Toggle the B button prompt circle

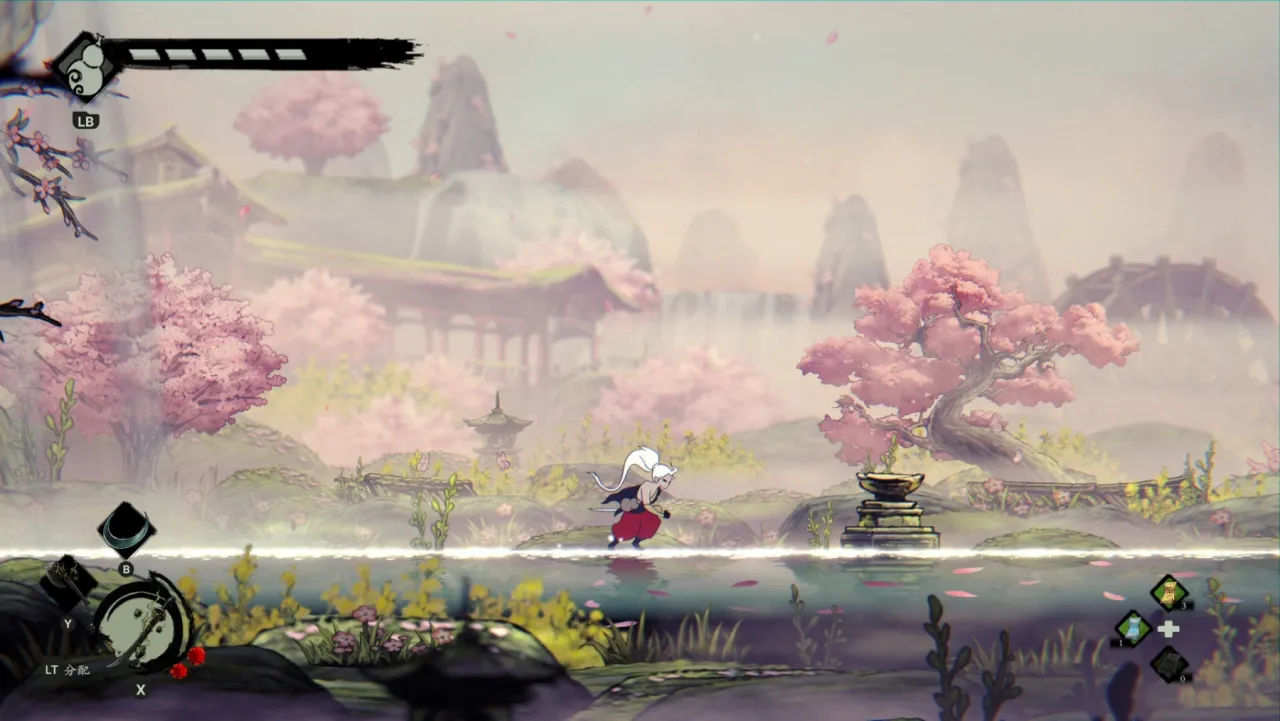pos(125,569)
